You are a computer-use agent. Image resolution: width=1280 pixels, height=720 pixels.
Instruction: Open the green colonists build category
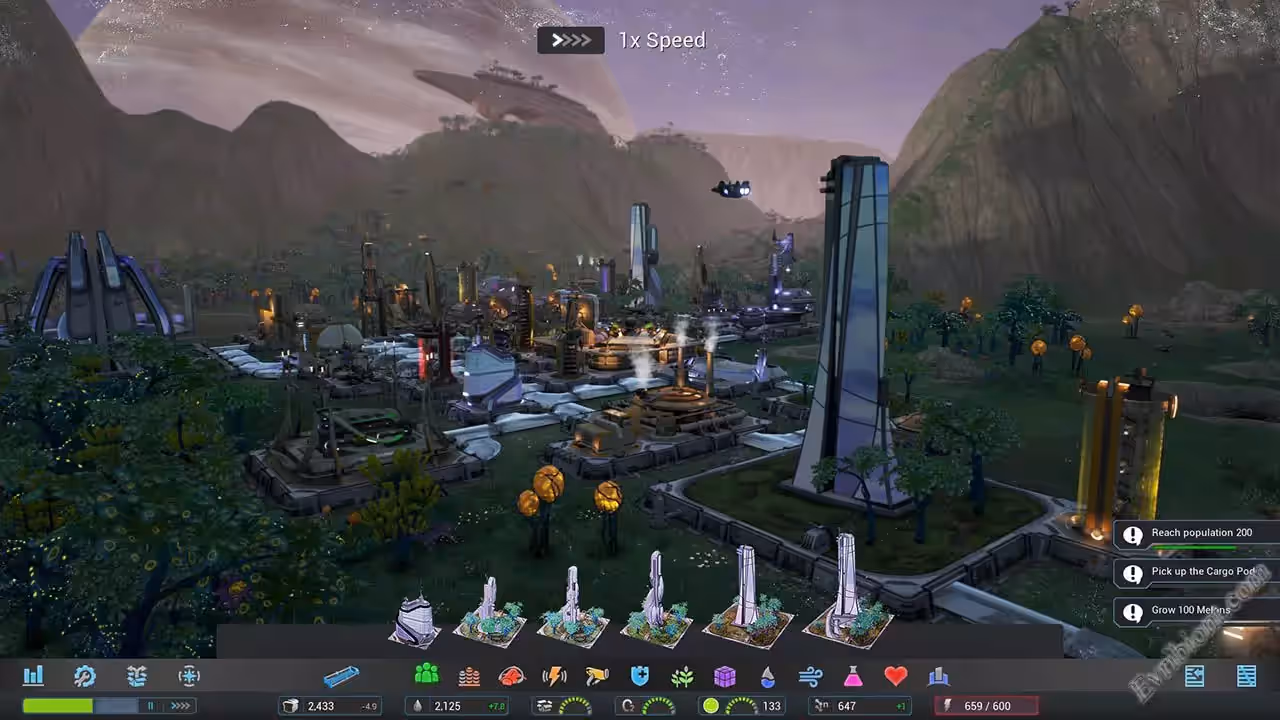pyautogui.click(x=427, y=676)
